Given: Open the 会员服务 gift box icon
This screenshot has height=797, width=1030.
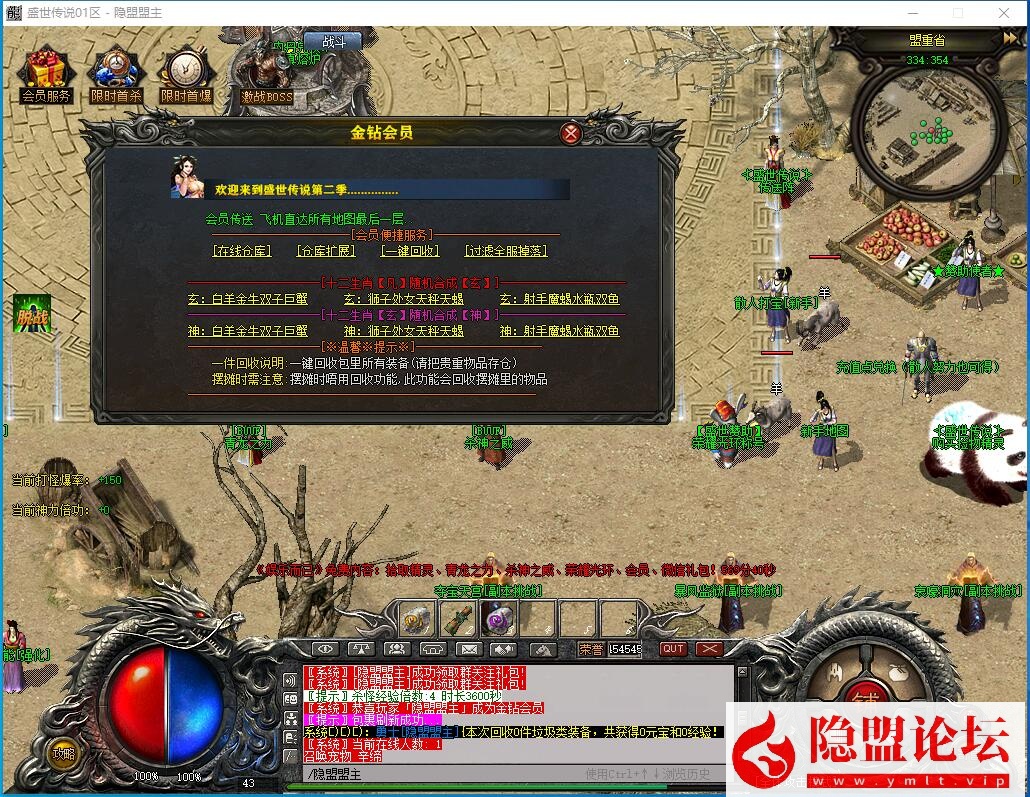Looking at the screenshot, I should [x=46, y=75].
